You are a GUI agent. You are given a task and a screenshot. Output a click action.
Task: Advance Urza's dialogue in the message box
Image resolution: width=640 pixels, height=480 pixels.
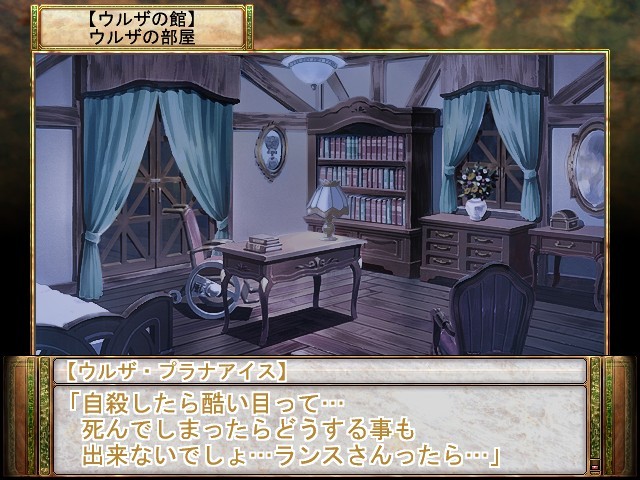pyautogui.click(x=318, y=427)
